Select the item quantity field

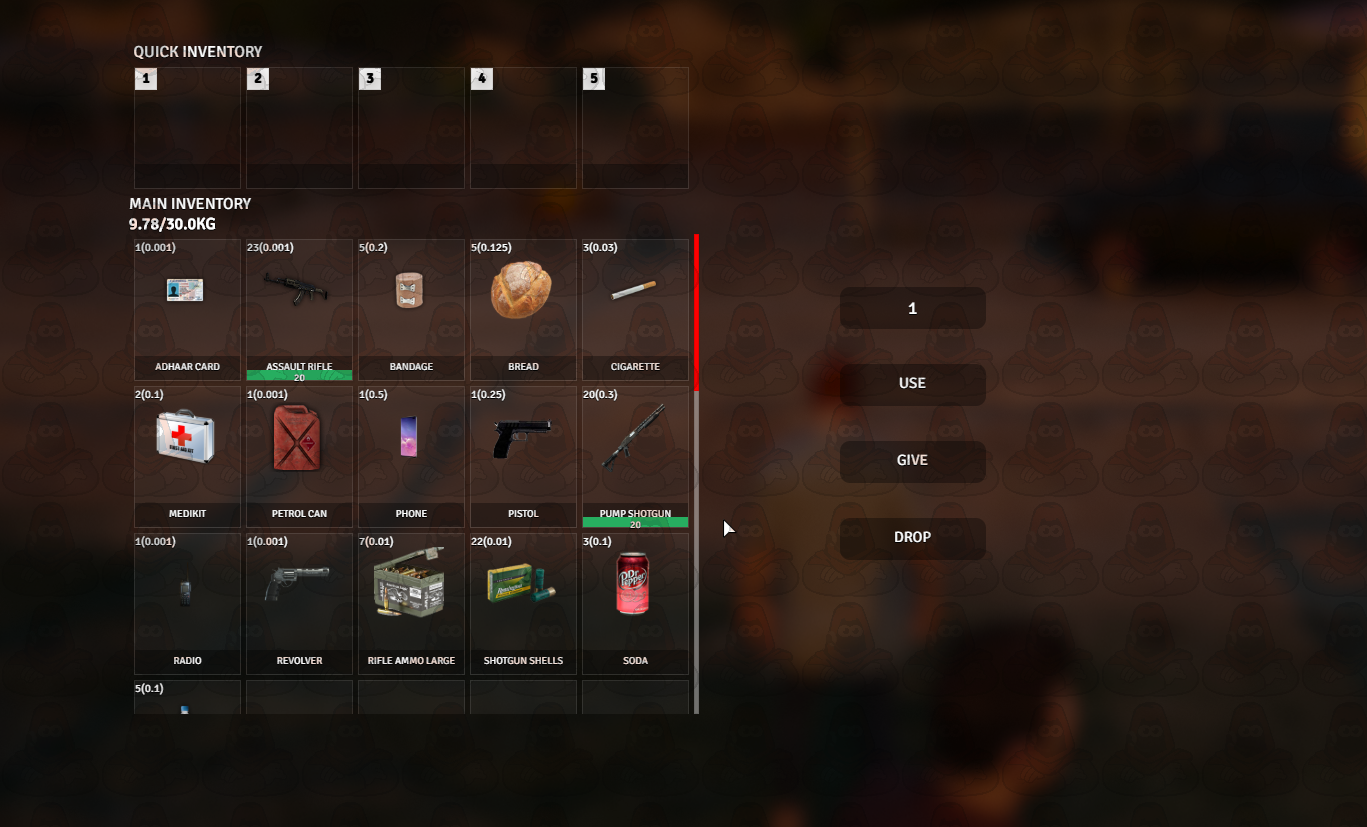click(x=912, y=309)
